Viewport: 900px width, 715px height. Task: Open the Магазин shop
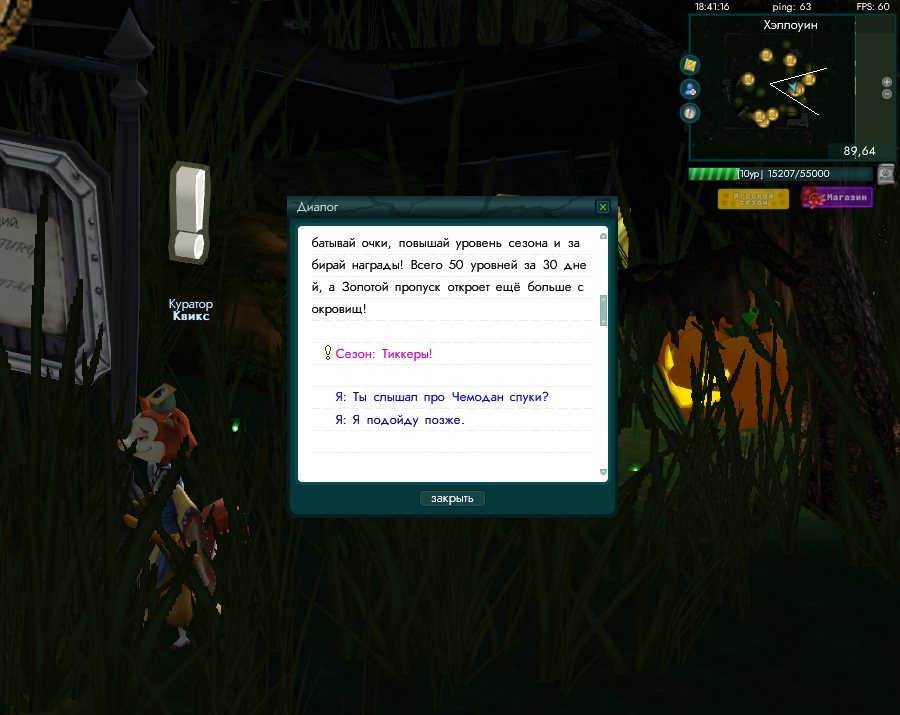pos(836,198)
